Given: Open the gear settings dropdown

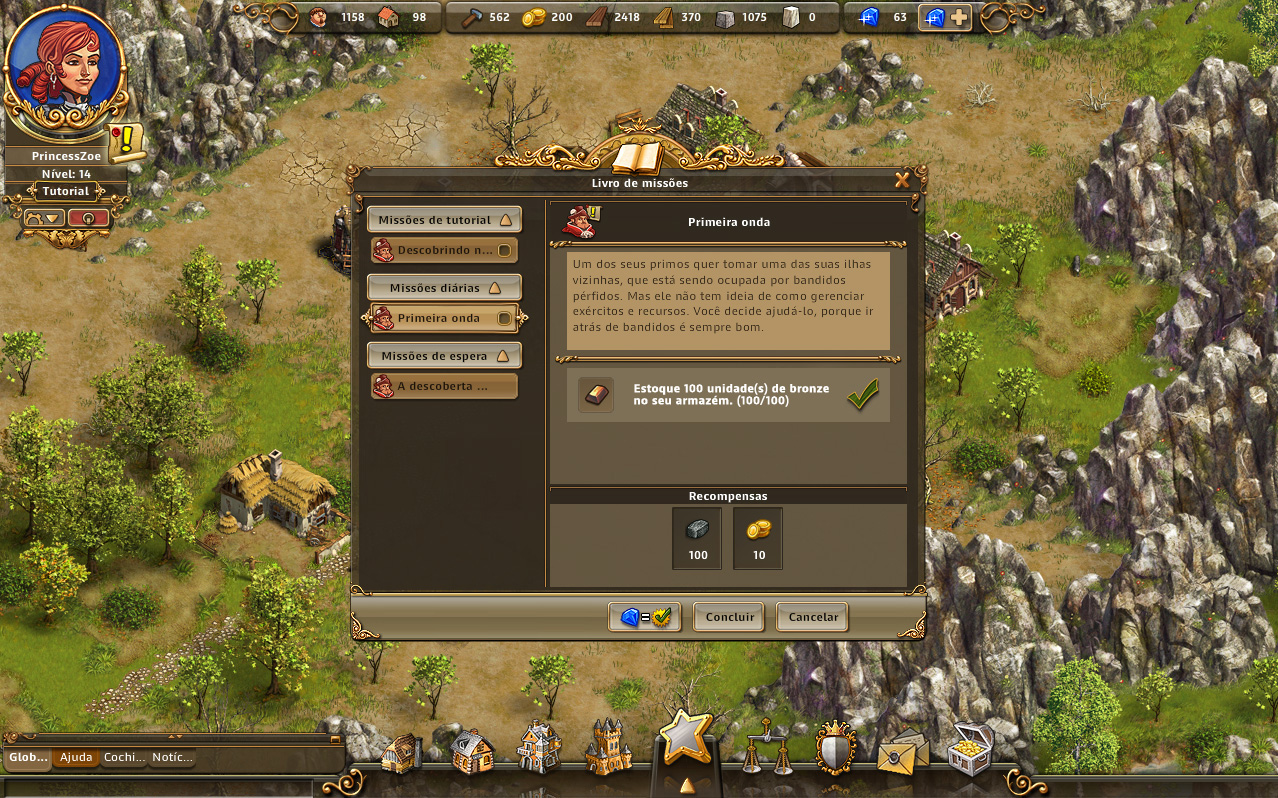Looking at the screenshot, I should pos(44,217).
